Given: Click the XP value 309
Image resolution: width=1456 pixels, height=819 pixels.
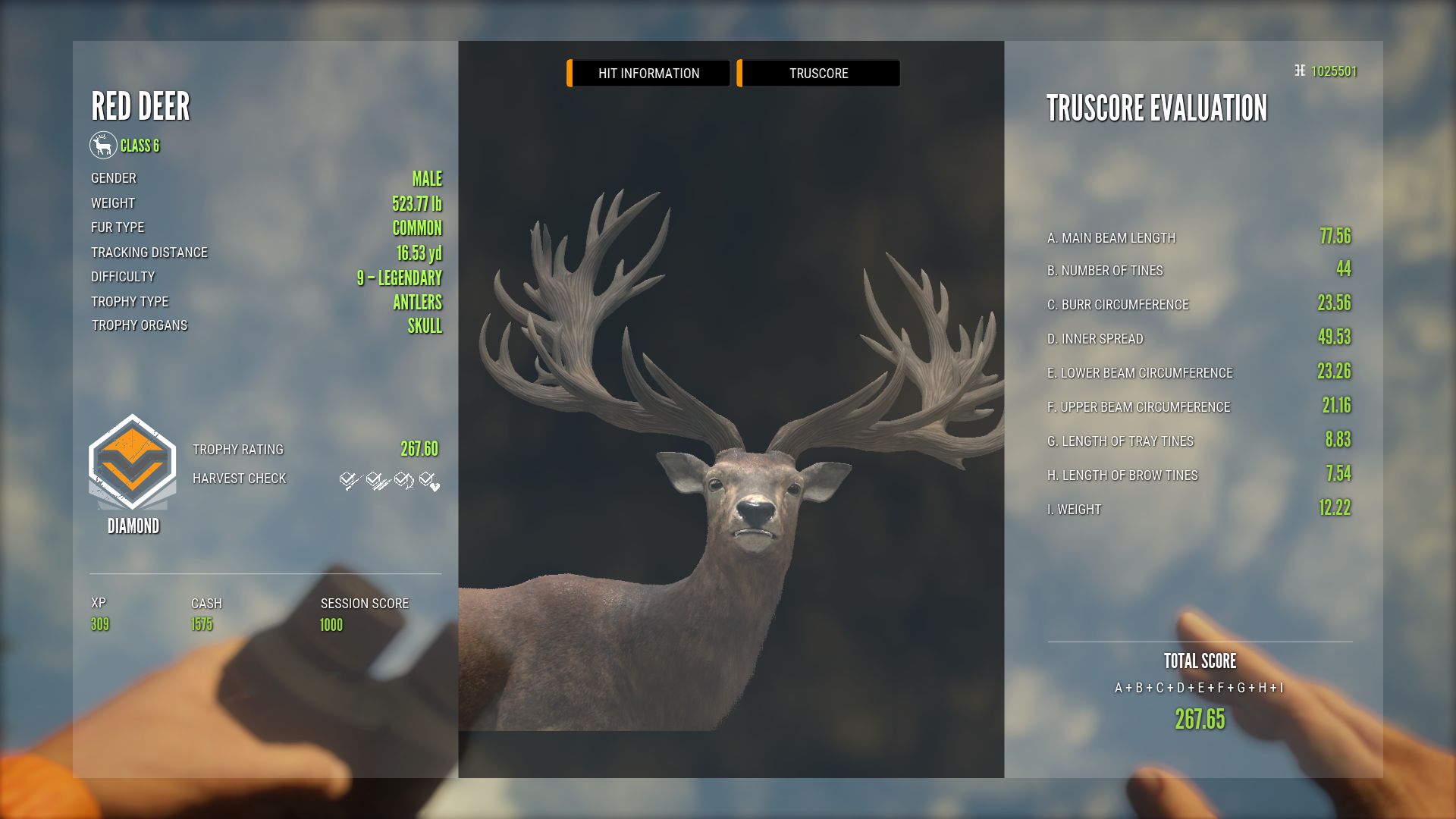Looking at the screenshot, I should (100, 623).
